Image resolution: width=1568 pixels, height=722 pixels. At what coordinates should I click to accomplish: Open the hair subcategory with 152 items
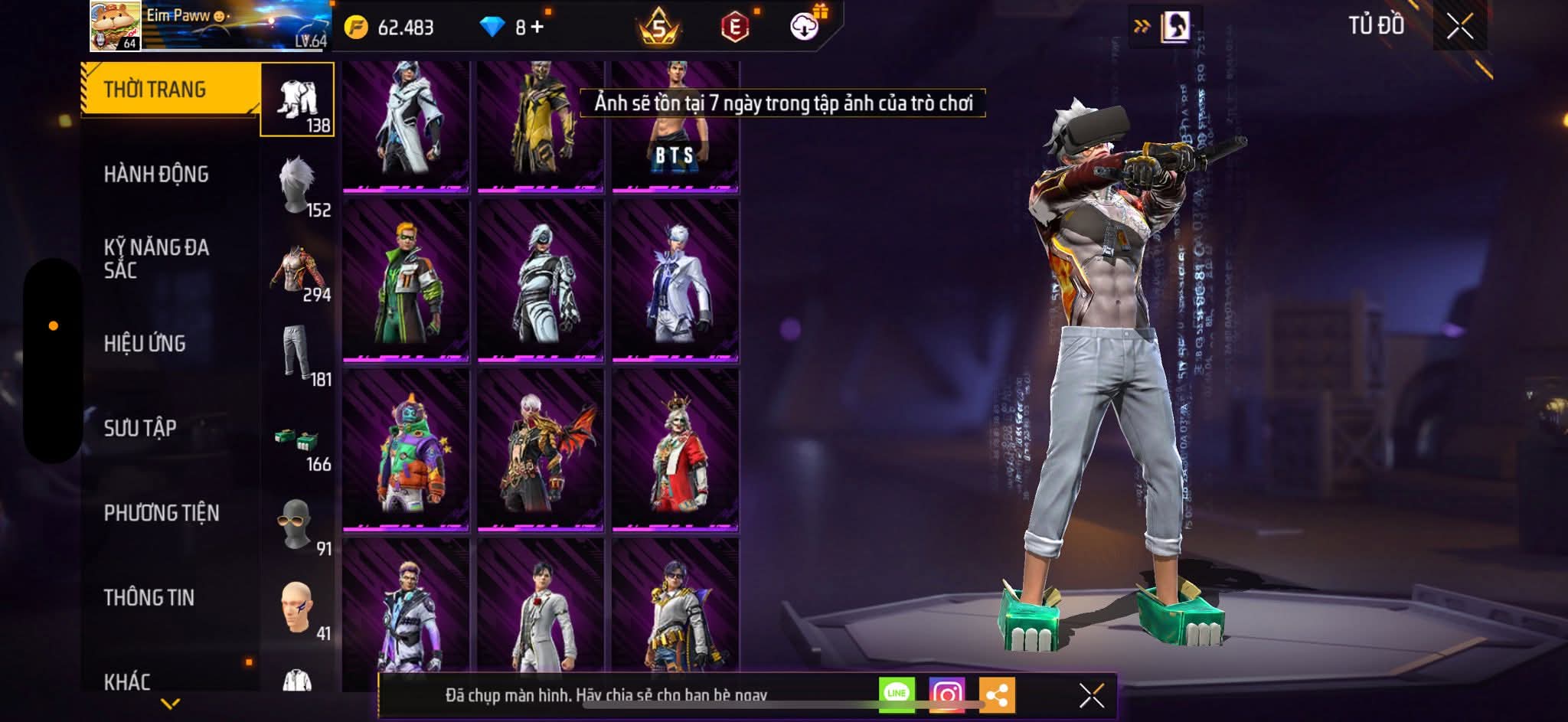click(x=299, y=188)
